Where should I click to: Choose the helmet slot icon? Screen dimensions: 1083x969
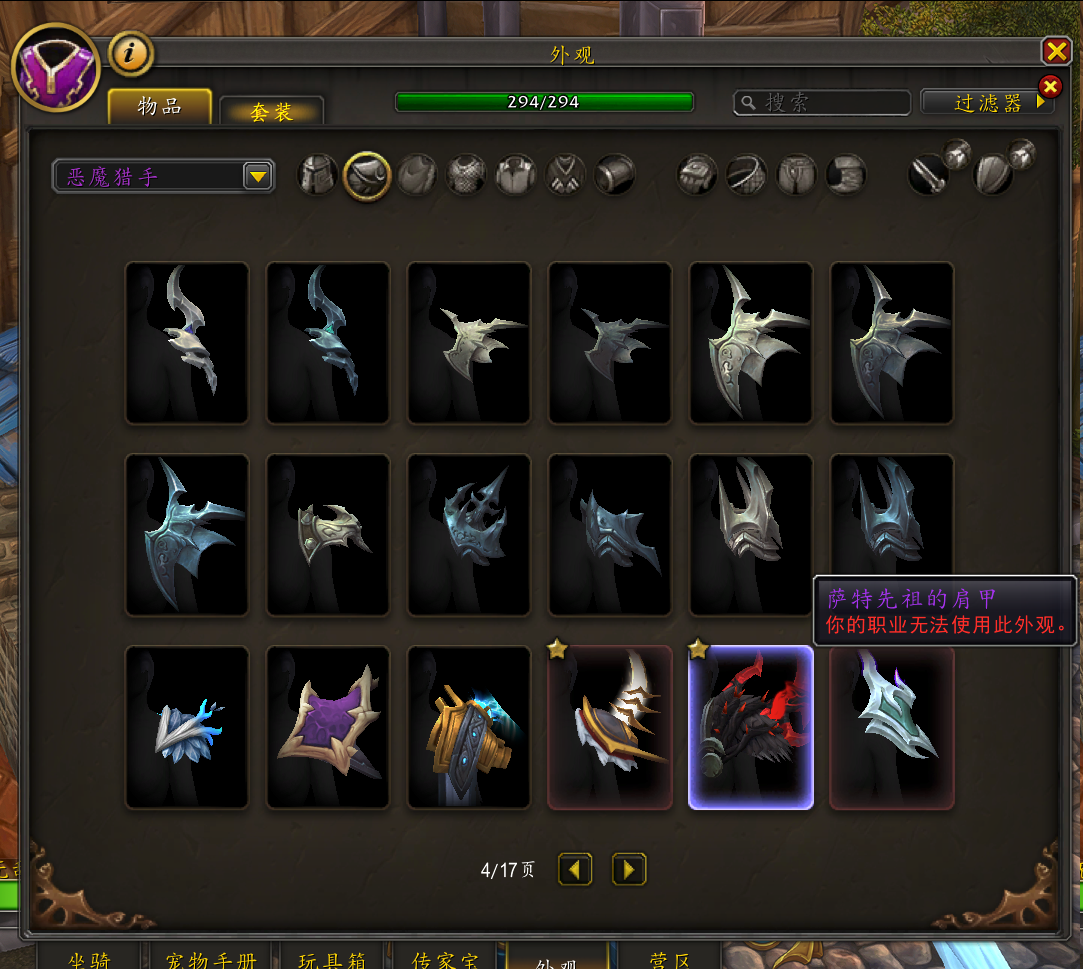317,175
